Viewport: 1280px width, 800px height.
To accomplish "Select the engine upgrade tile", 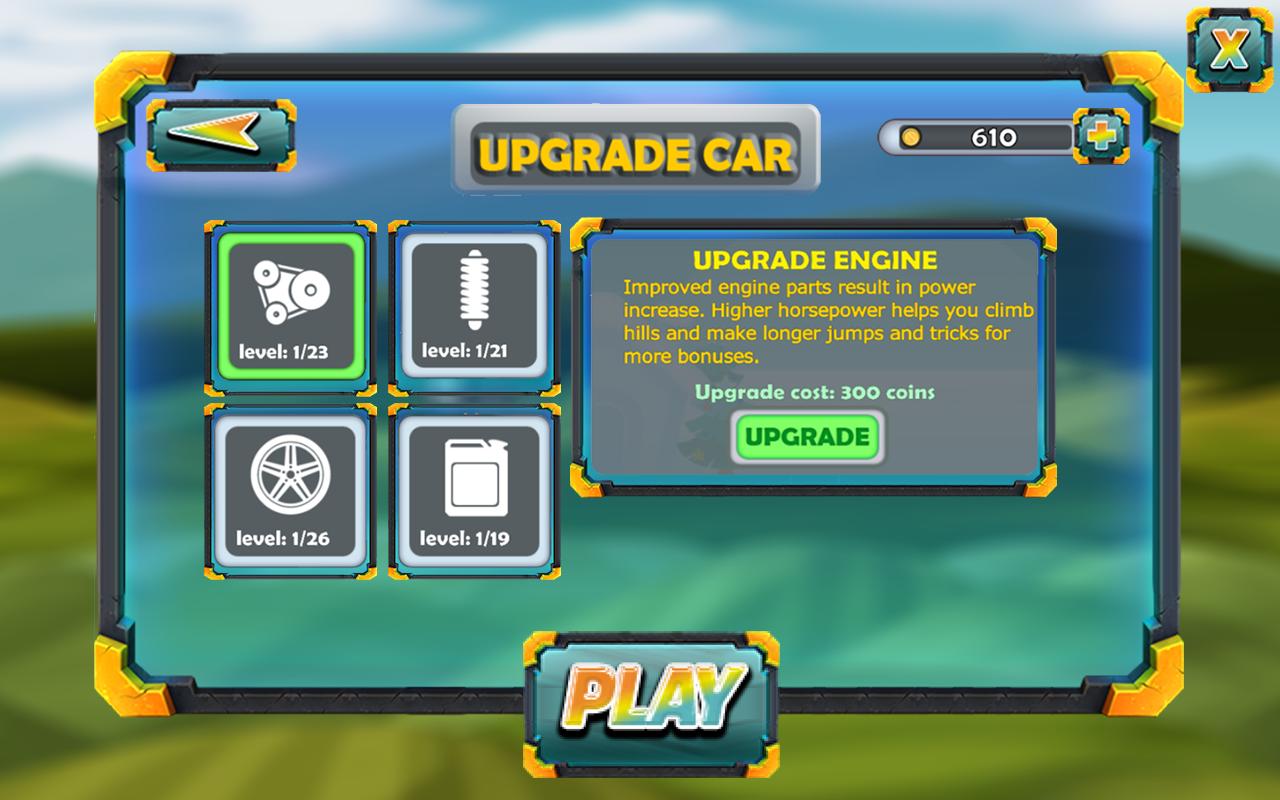I will point(290,307).
